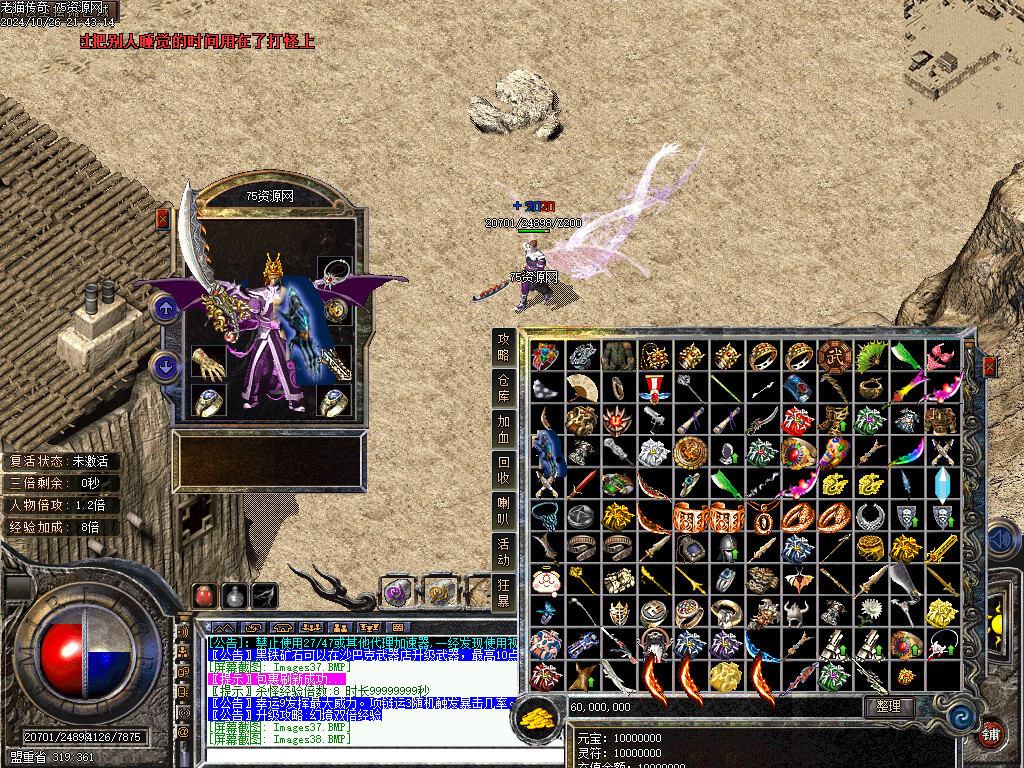Toggle the blue speaker sound button
Image resolution: width=1024 pixels, height=768 pixels.
pyautogui.click(x=1001, y=540)
